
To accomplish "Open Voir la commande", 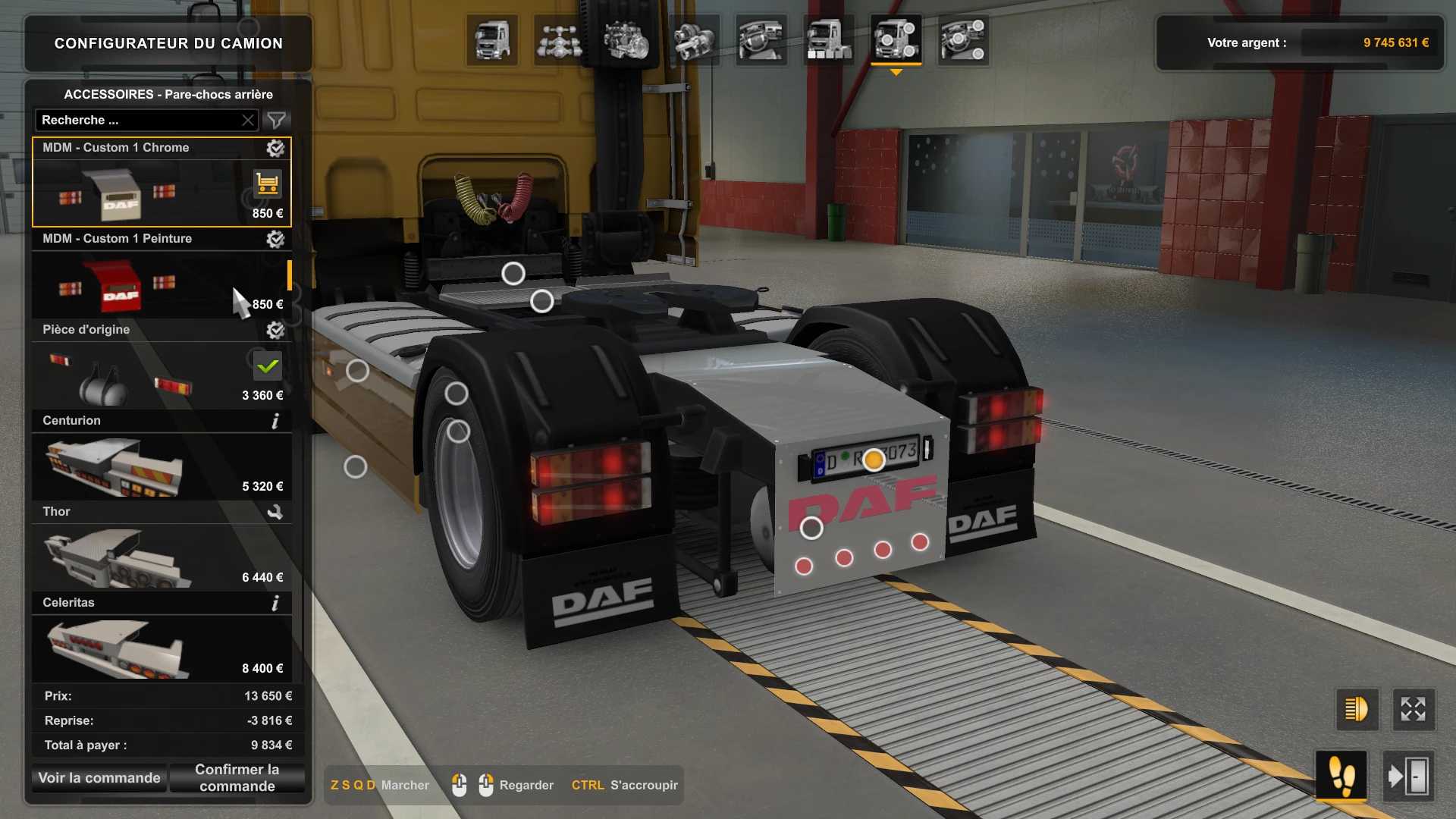I will 99,778.
